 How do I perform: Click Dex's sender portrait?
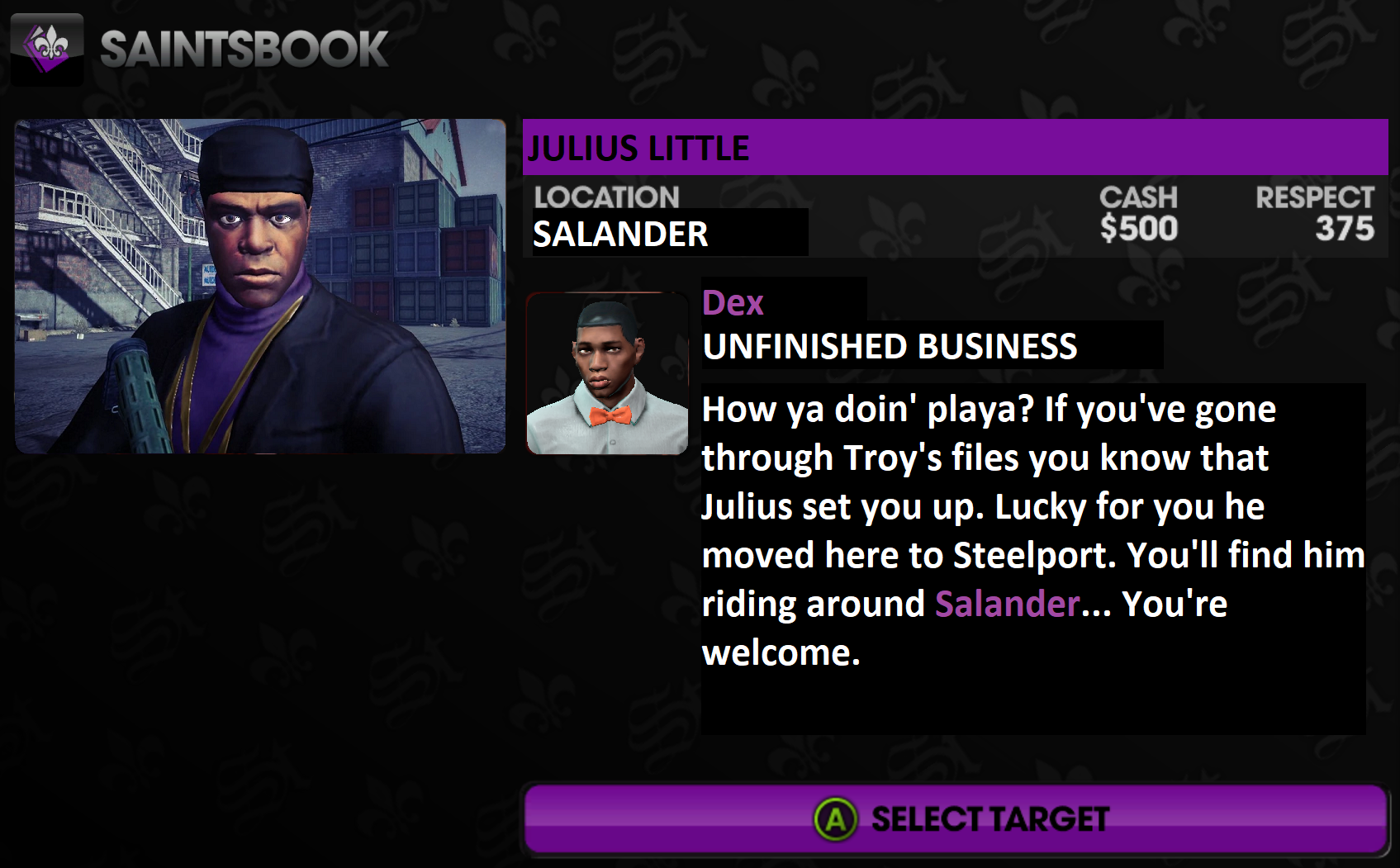(x=607, y=373)
